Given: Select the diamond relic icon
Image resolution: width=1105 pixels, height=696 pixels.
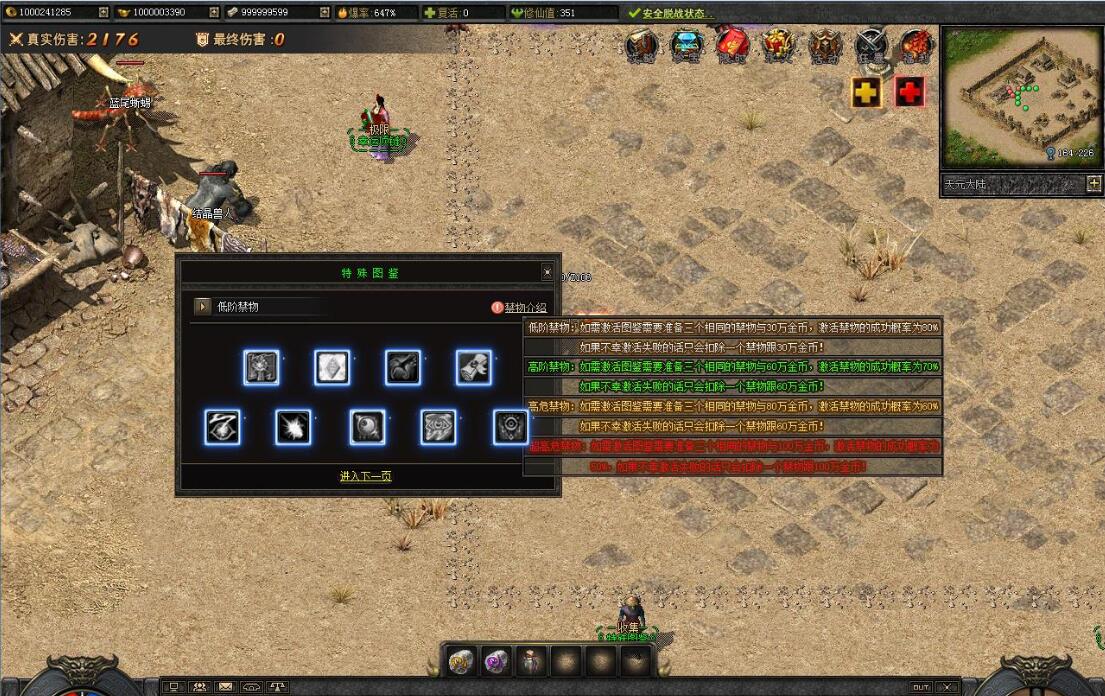Looking at the screenshot, I should (332, 368).
